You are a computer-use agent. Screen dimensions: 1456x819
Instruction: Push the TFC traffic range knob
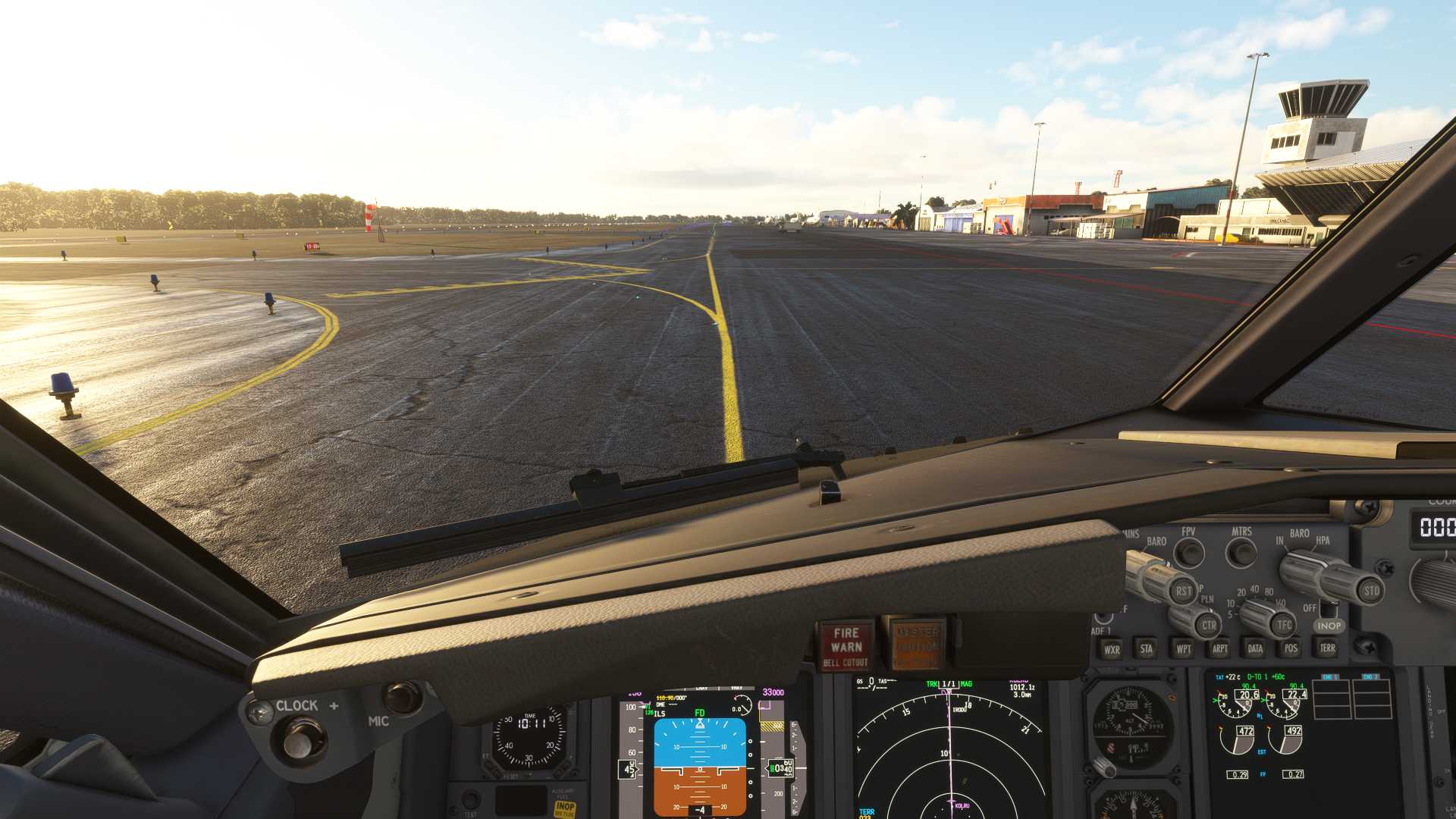point(1284,625)
